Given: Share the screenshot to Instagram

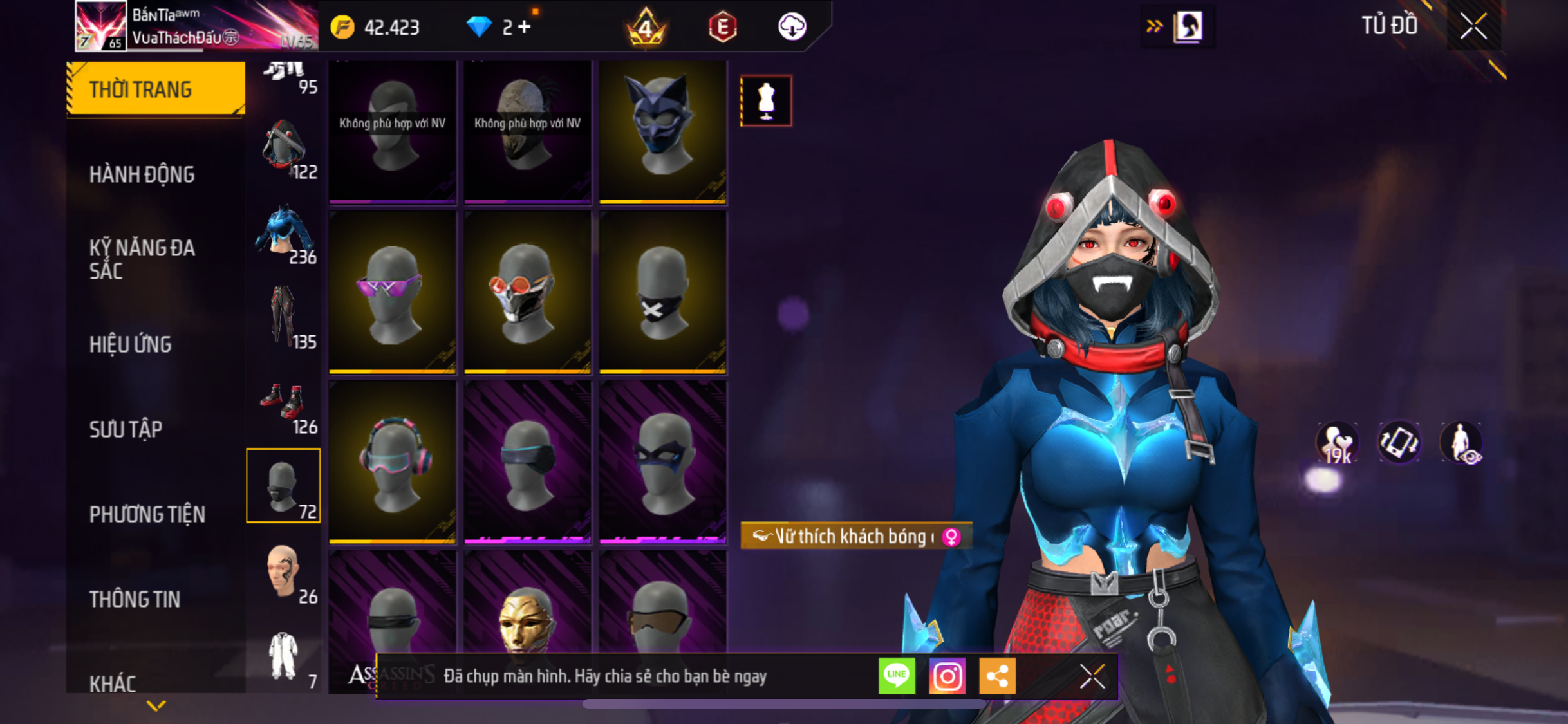Looking at the screenshot, I should point(947,676).
